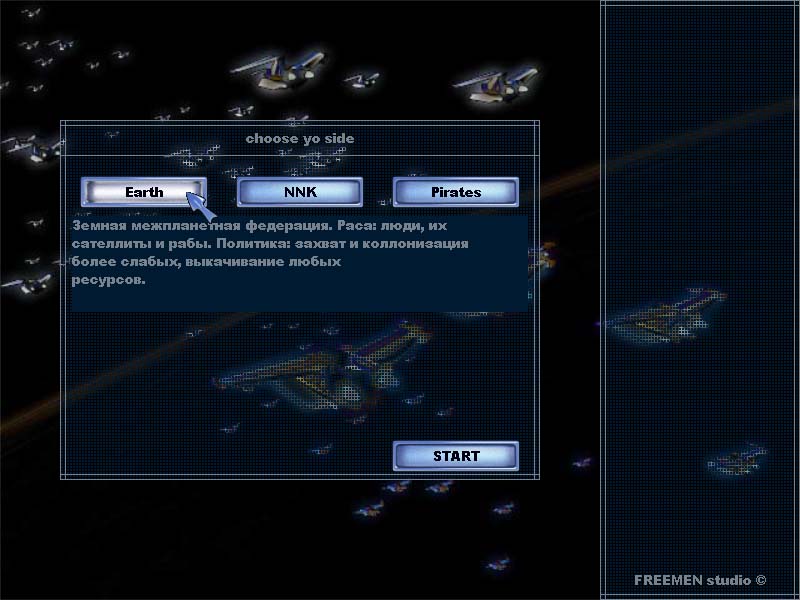Pick the Pirates faction
The image size is (800, 600).
455,191
